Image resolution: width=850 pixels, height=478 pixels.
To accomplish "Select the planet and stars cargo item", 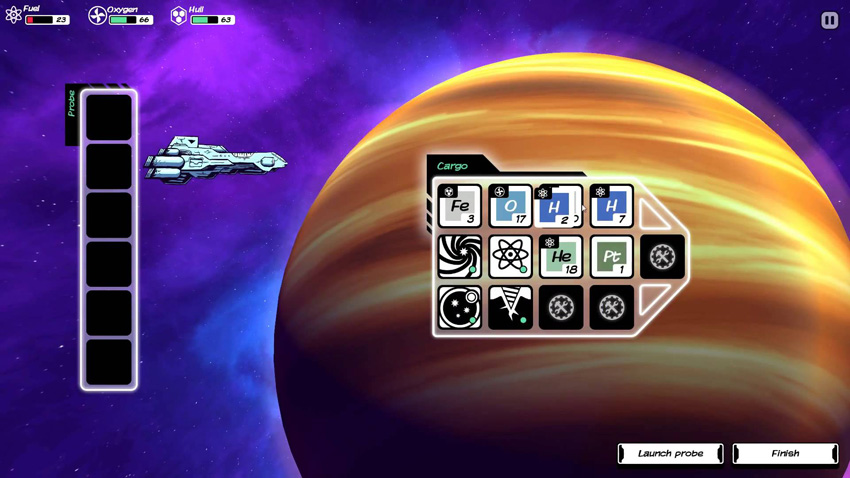I will 460,308.
